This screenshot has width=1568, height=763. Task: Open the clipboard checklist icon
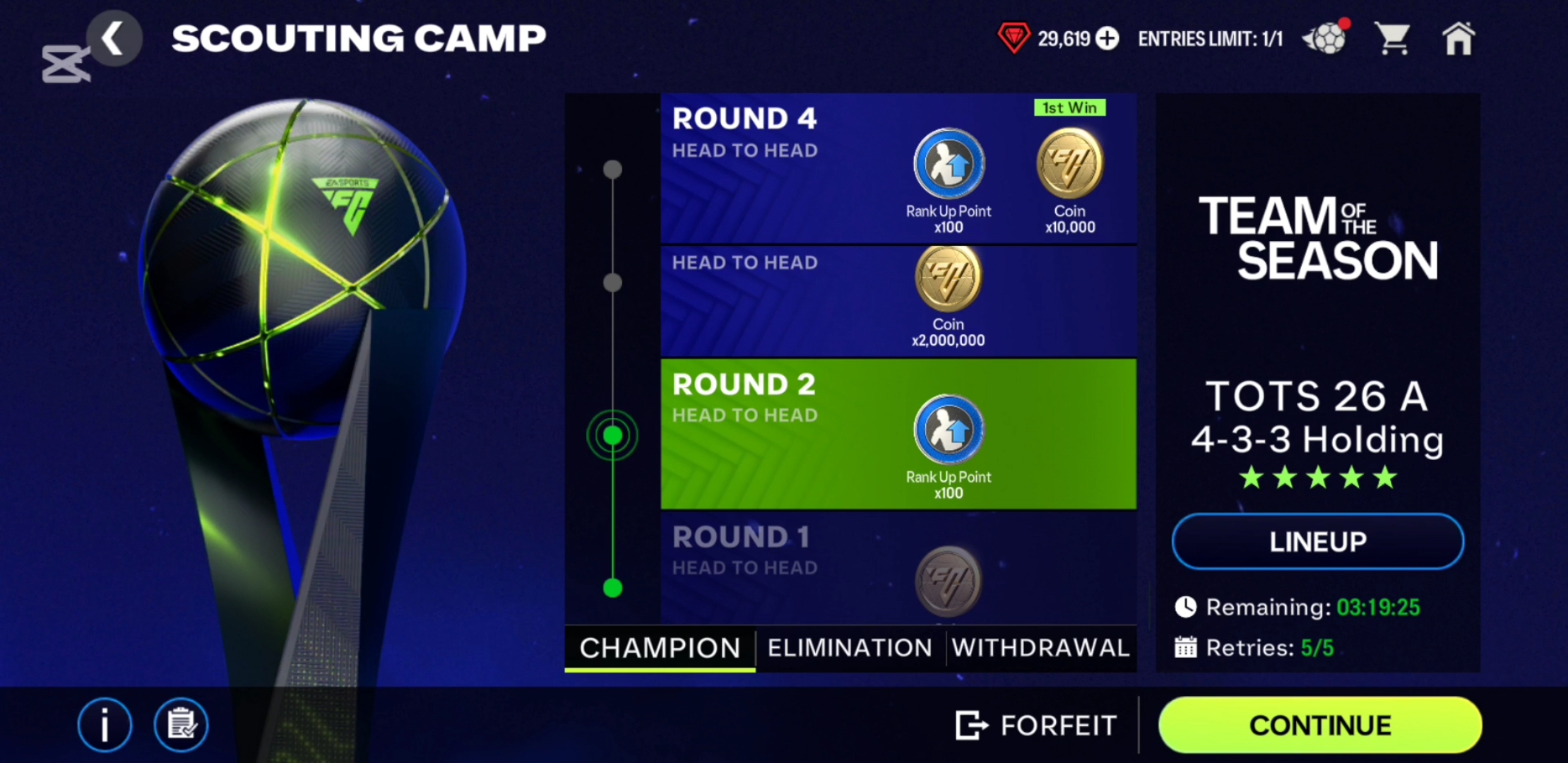point(181,725)
